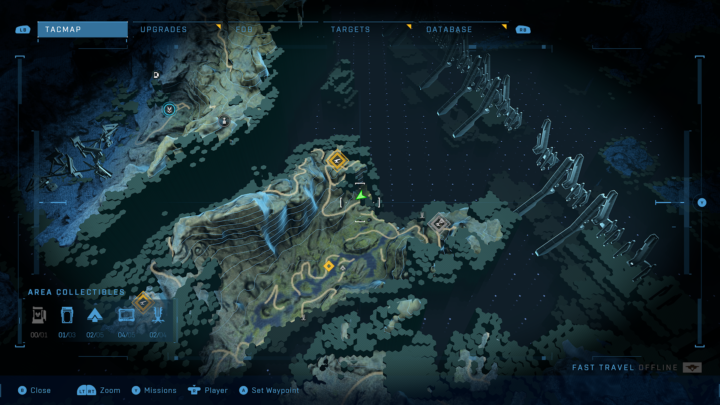Open the Targets tab
The width and height of the screenshot is (720, 405).
click(x=350, y=30)
